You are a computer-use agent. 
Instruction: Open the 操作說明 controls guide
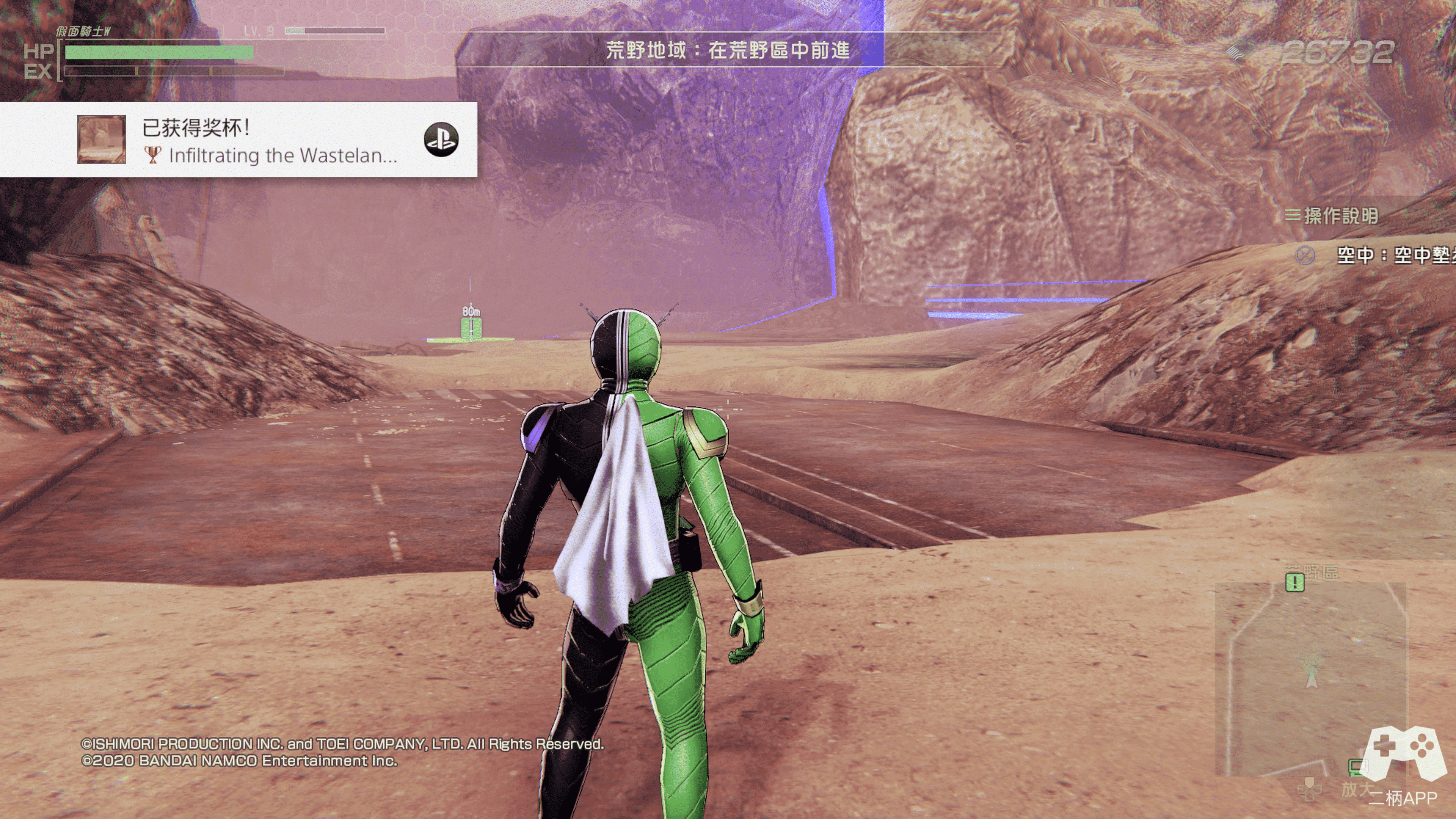tap(1333, 216)
